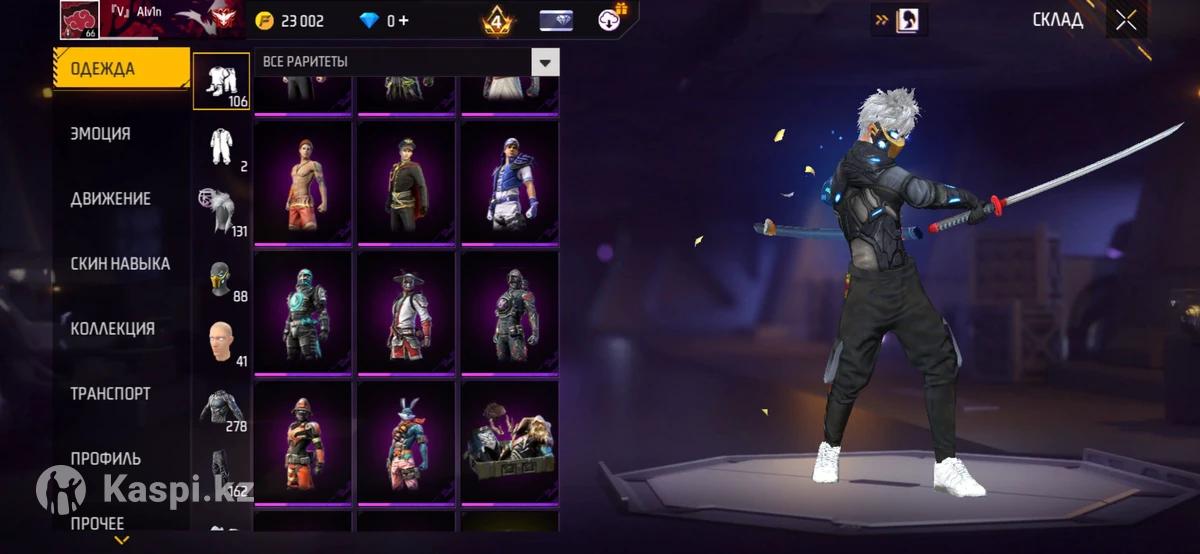Pick the bald head subcategory showing 41
Image resolution: width=1200 pixels, height=554 pixels.
221,345
